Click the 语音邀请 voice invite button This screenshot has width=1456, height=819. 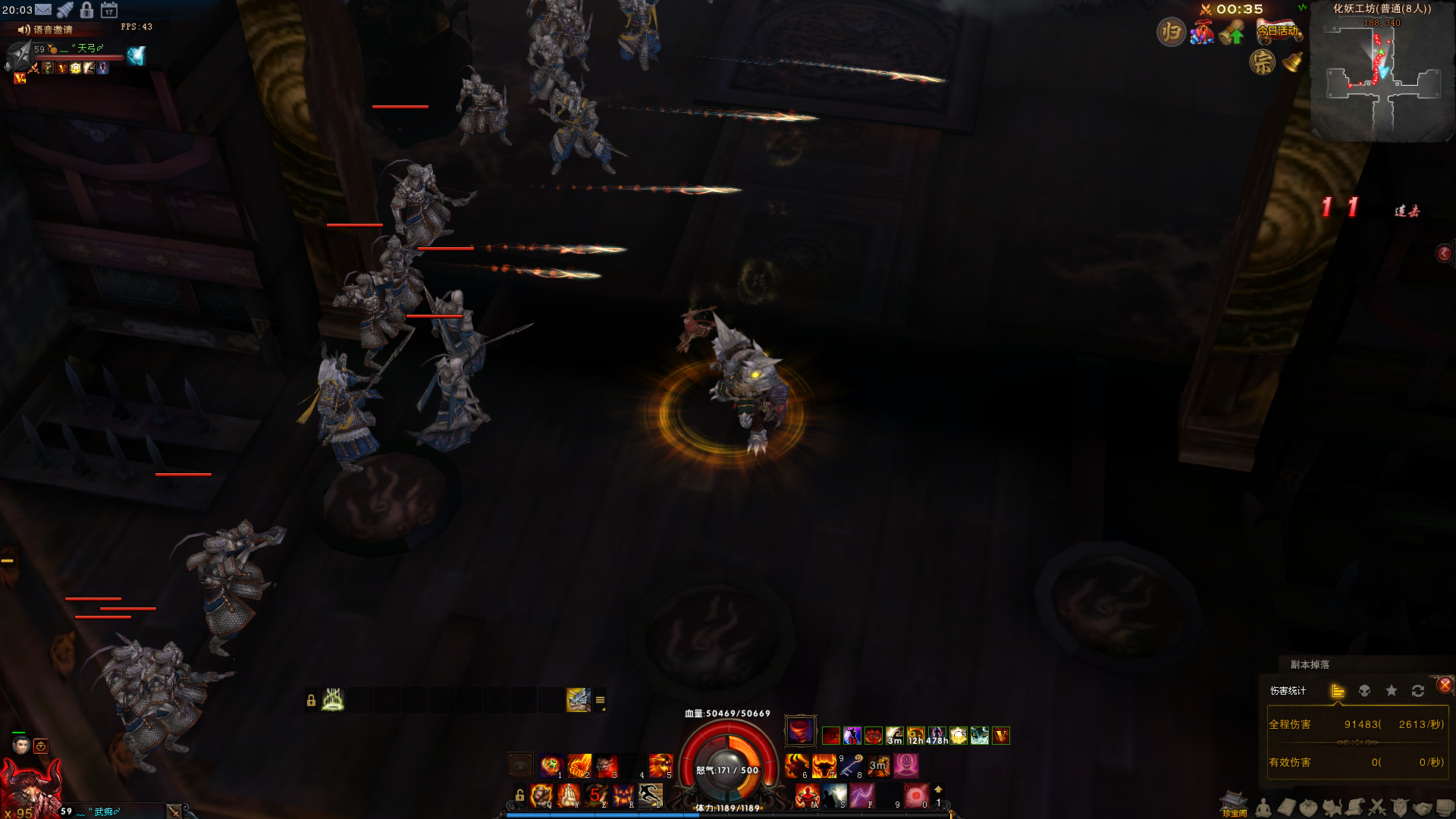click(45, 30)
